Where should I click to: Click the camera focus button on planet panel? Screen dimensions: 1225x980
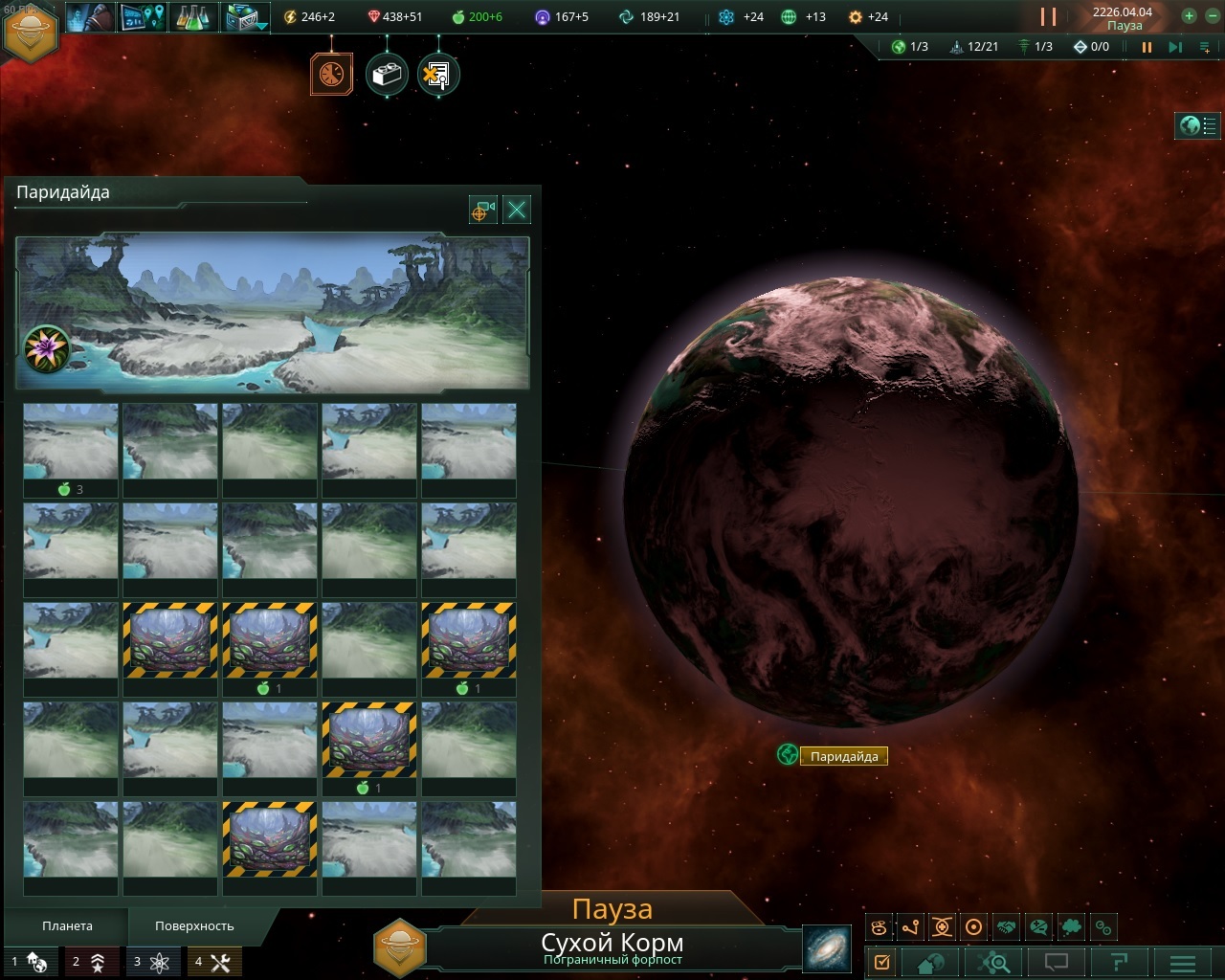[x=483, y=210]
